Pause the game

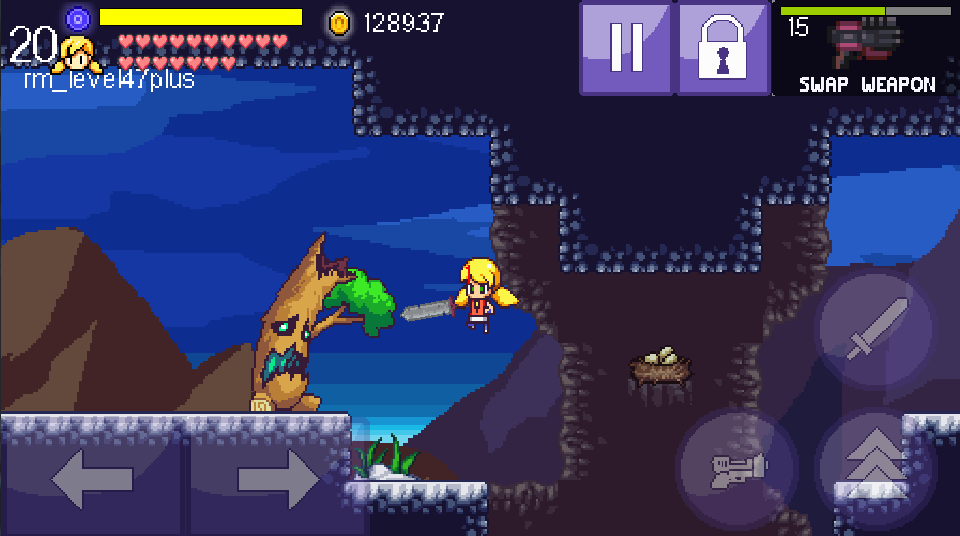(x=626, y=48)
